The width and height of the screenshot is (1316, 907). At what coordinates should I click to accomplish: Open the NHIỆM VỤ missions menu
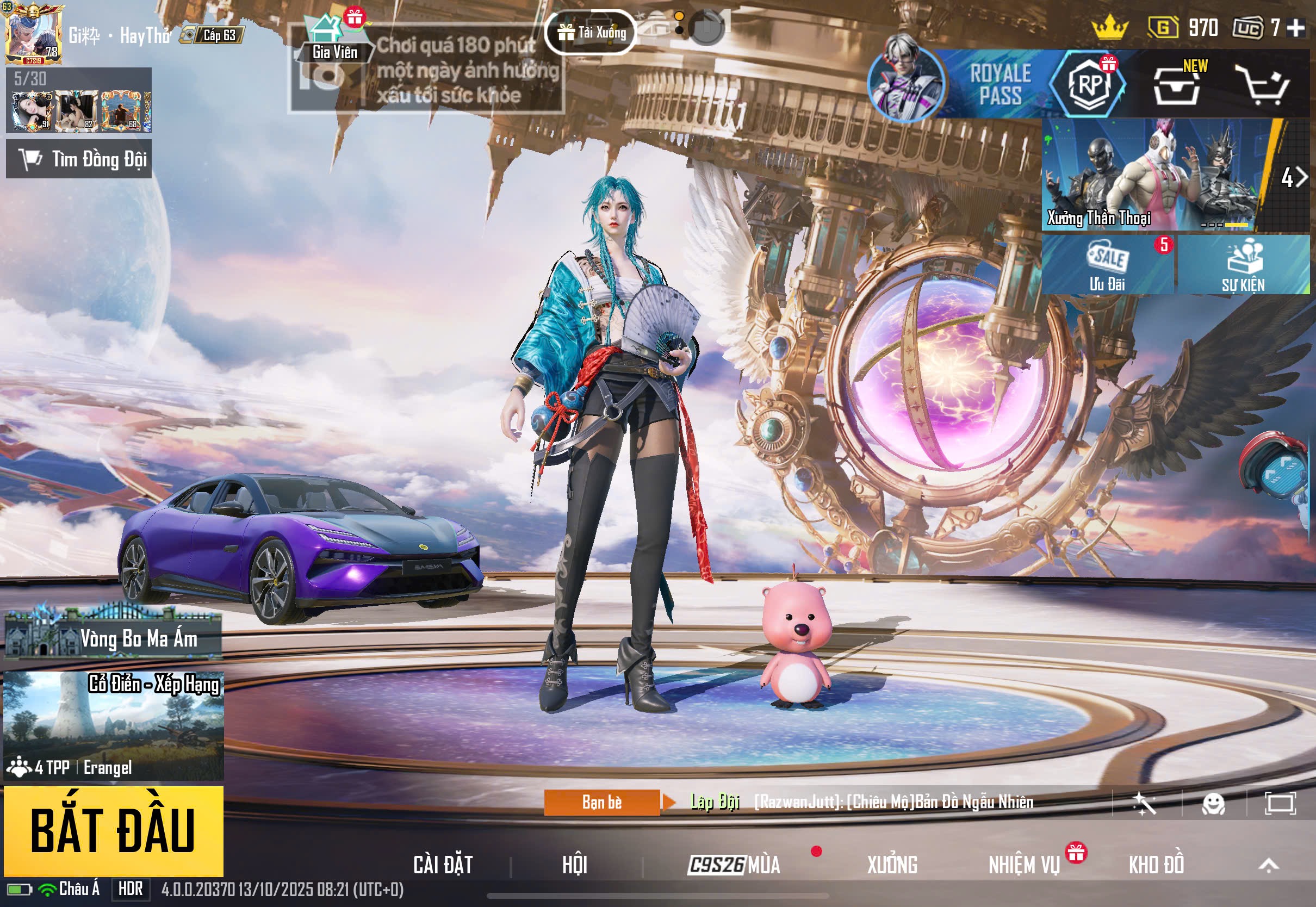pos(1024,865)
